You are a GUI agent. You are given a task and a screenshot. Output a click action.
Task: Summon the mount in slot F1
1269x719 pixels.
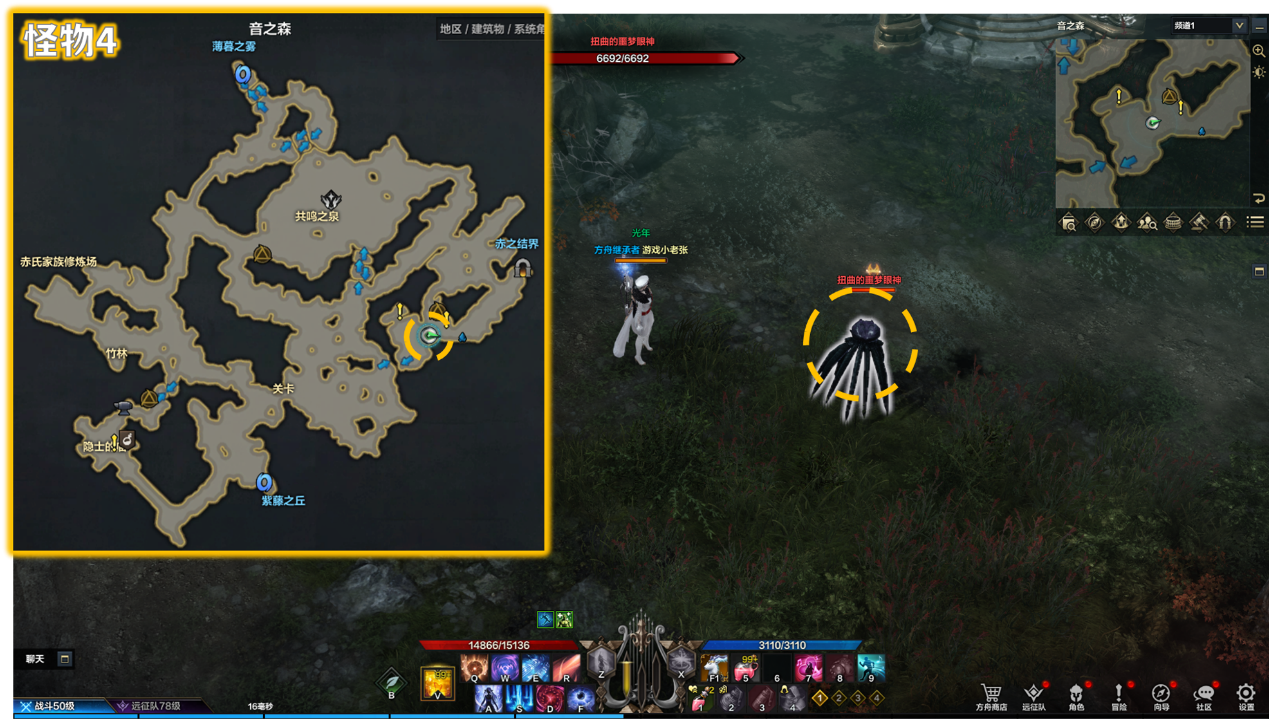click(714, 667)
